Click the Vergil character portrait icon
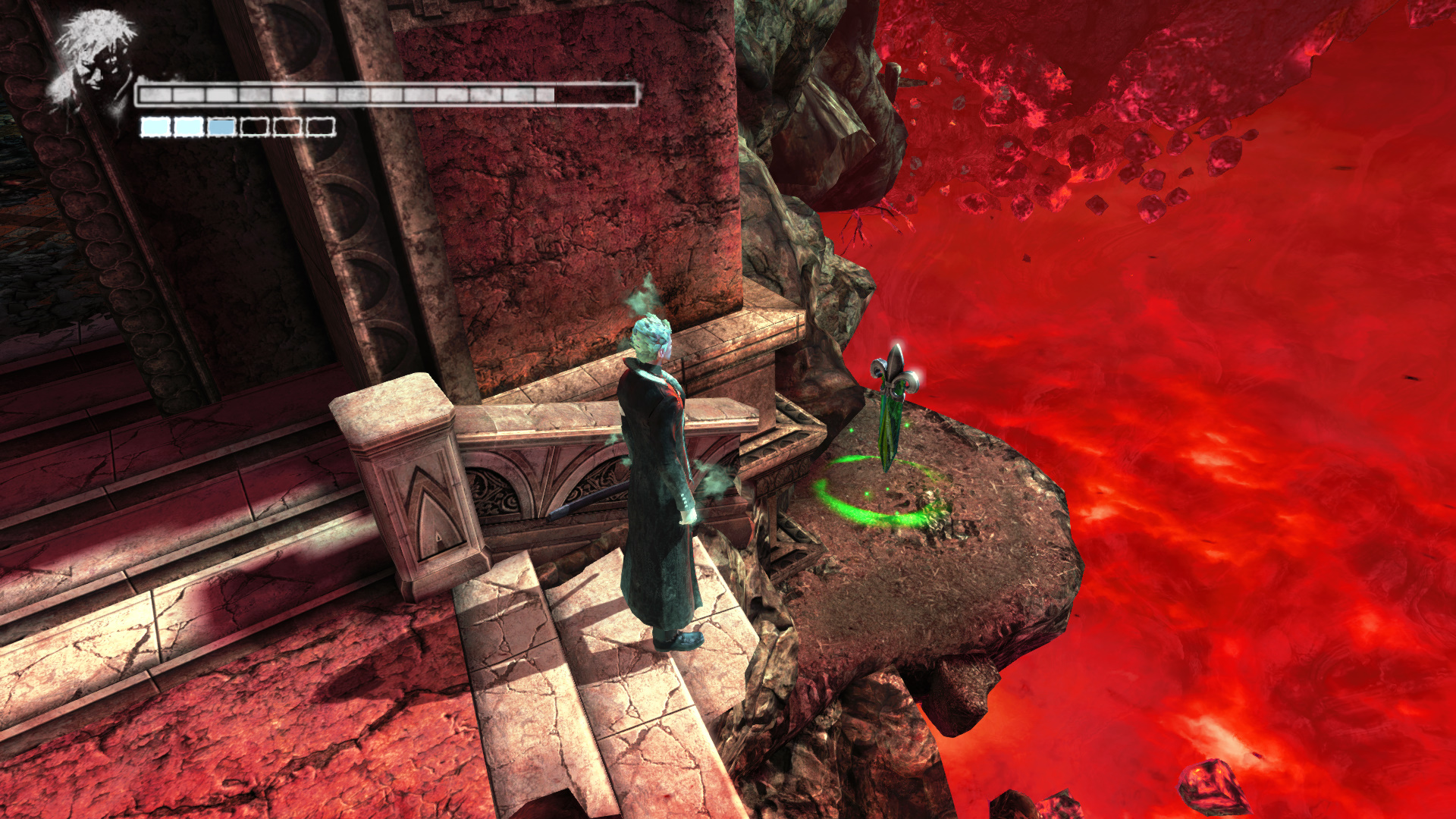The height and width of the screenshot is (819, 1456). pyautogui.click(x=93, y=61)
